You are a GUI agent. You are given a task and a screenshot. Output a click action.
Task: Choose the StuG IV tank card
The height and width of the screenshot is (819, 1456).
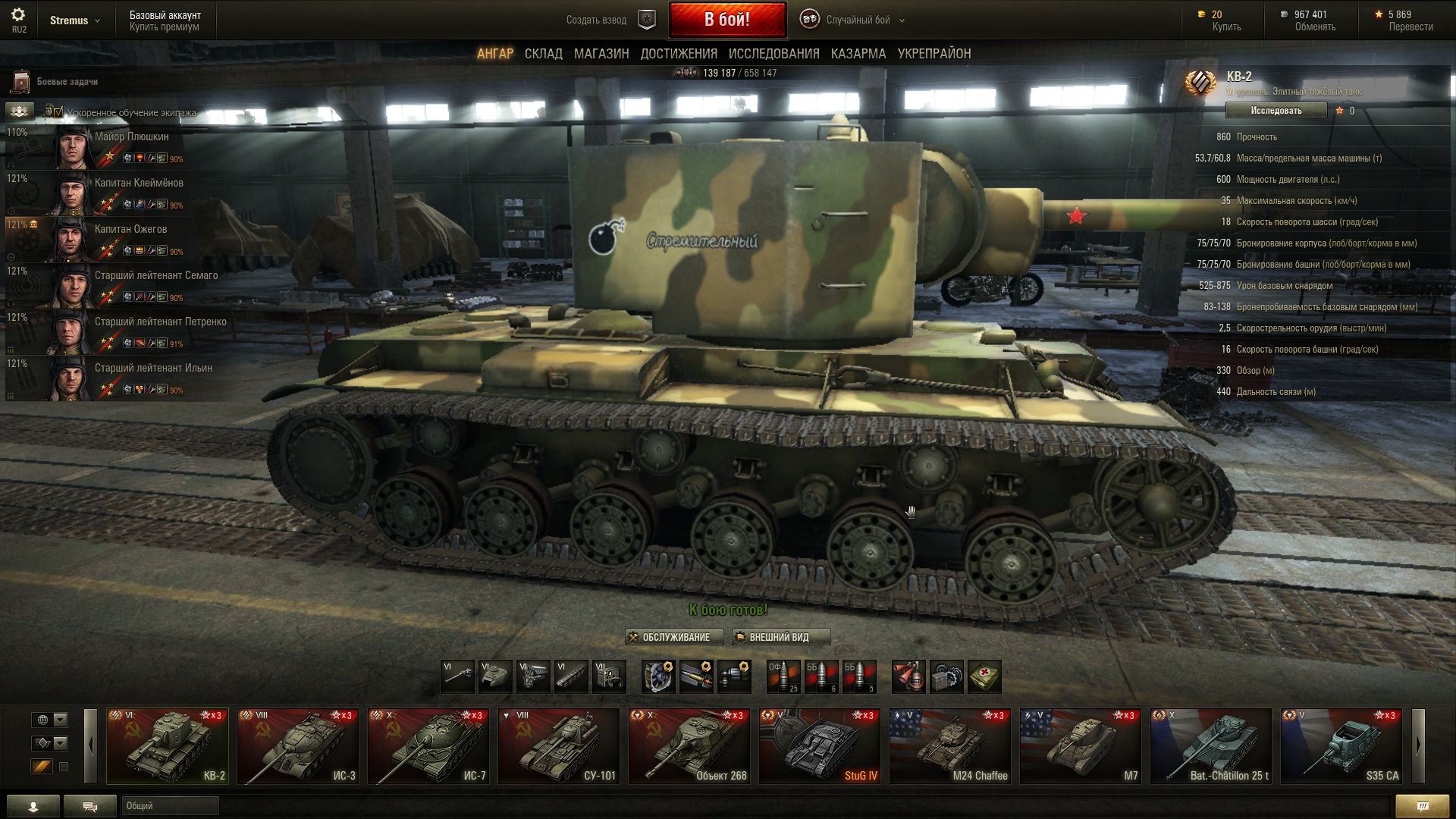819,745
